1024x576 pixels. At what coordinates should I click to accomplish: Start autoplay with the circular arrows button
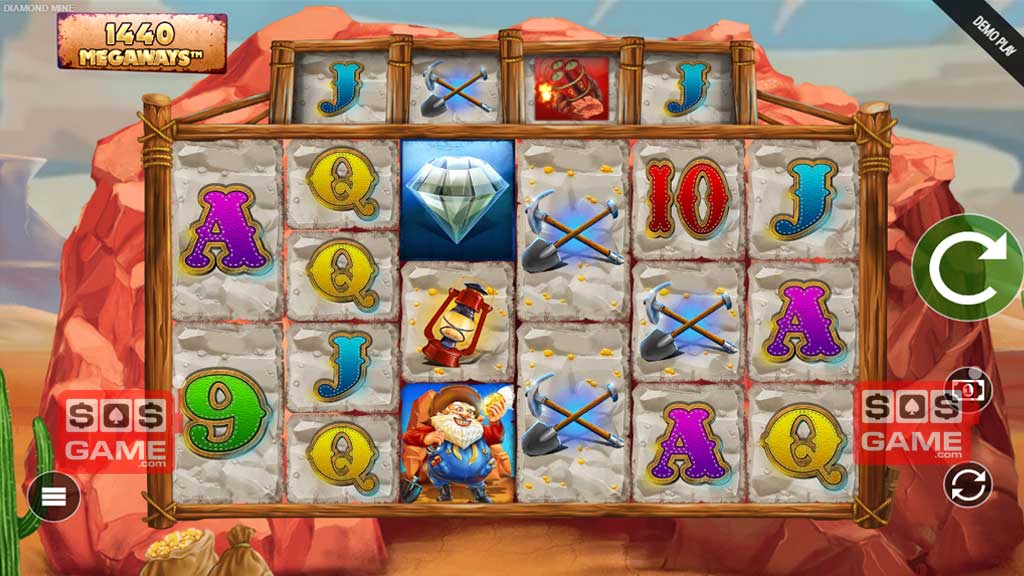[x=968, y=485]
